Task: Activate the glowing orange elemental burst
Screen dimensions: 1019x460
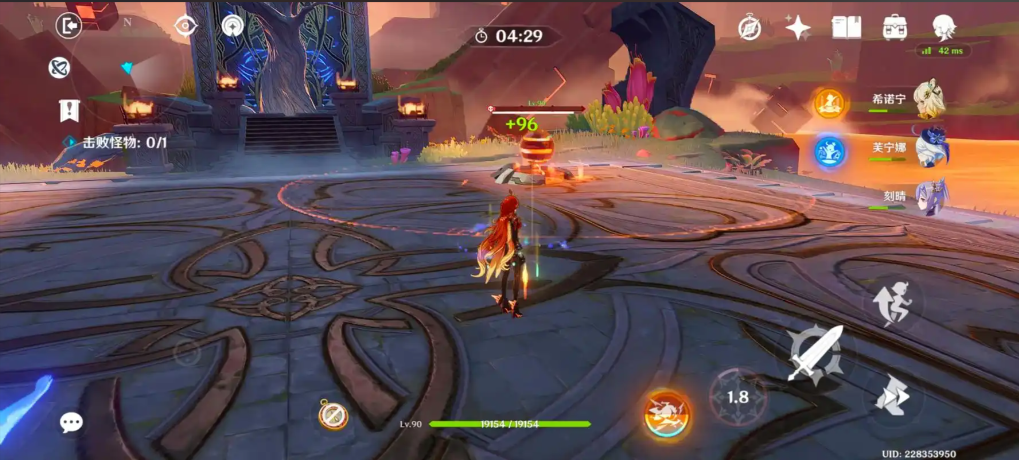Action: pos(667,413)
